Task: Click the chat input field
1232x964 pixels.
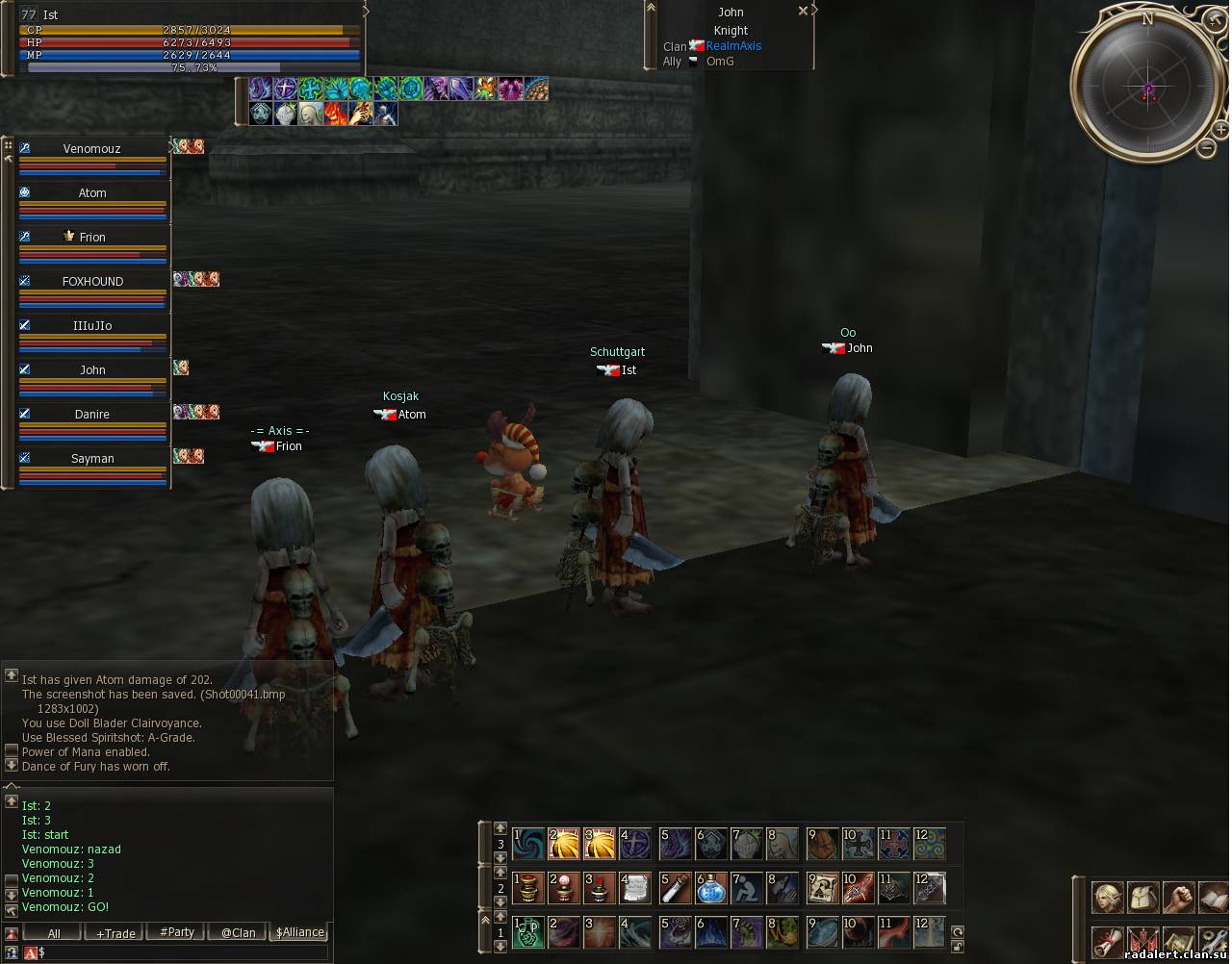Action: coord(183,952)
